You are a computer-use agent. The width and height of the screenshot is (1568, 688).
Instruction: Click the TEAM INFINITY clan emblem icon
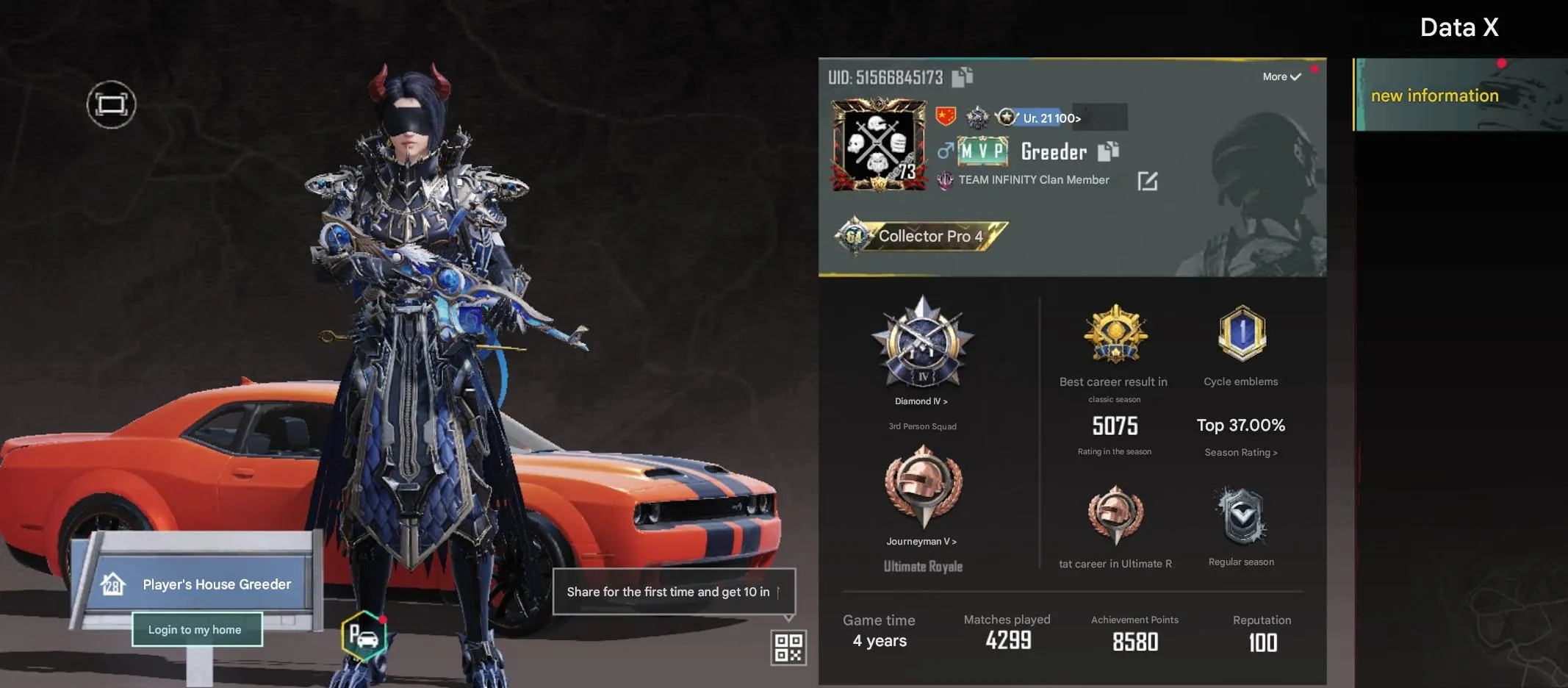[947, 179]
